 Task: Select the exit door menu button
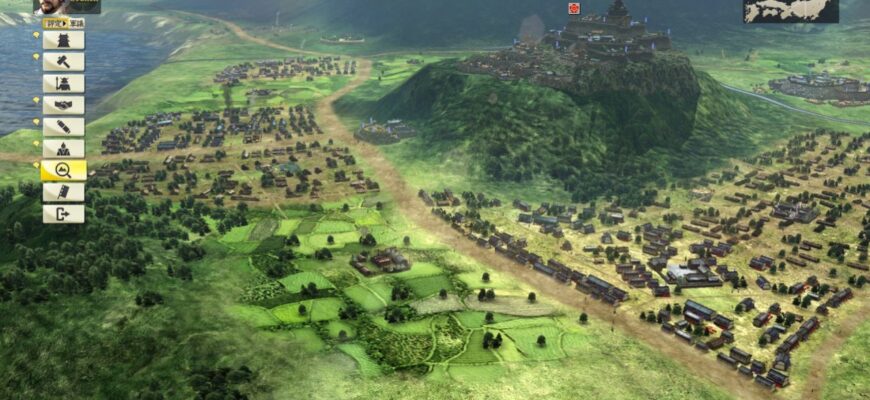pyautogui.click(x=63, y=214)
